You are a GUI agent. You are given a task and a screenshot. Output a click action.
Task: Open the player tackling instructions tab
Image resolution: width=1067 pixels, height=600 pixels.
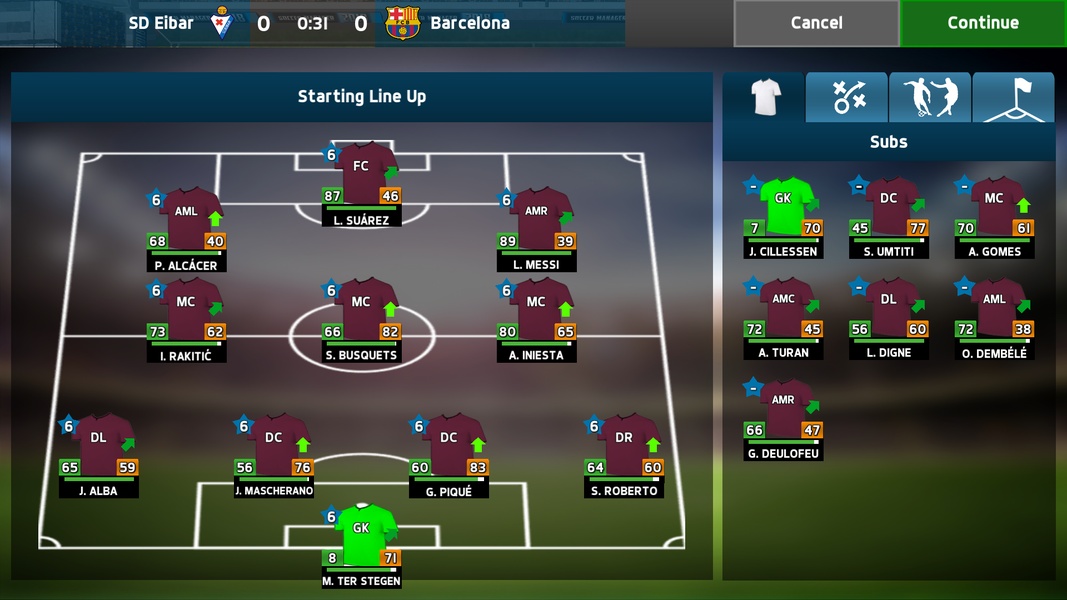[930, 97]
